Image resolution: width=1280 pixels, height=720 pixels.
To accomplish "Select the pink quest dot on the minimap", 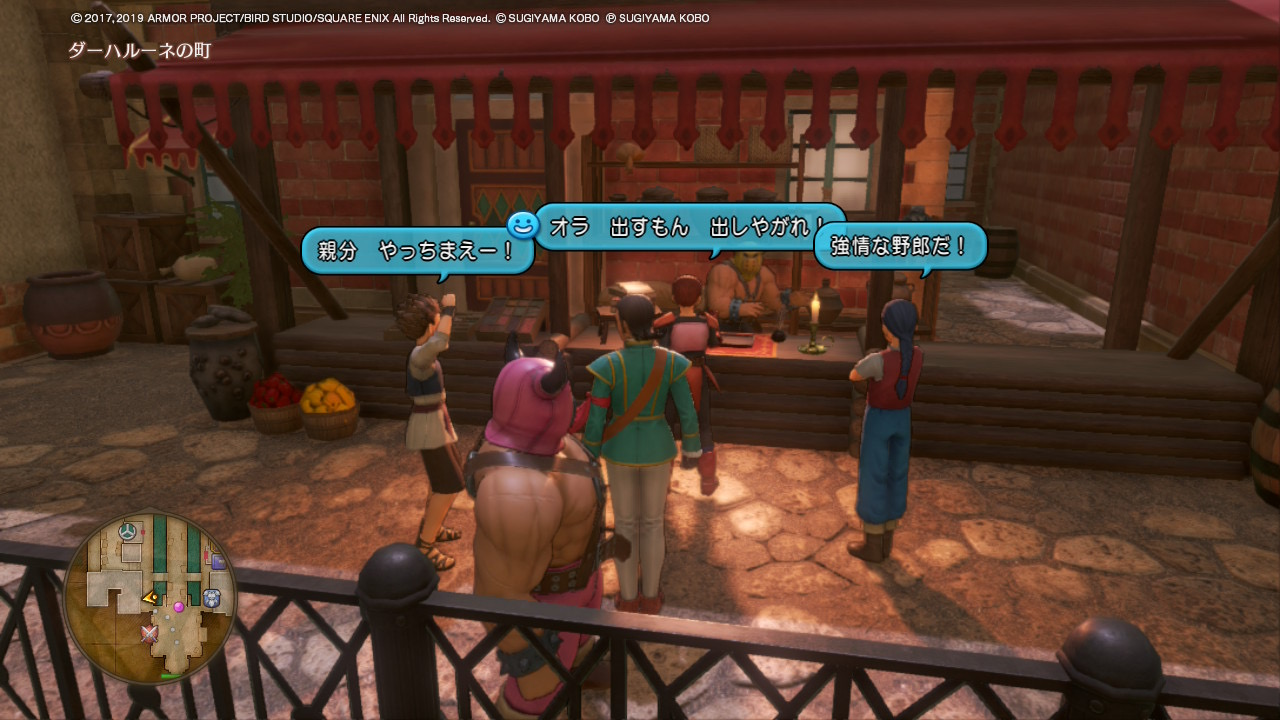I will click(179, 606).
